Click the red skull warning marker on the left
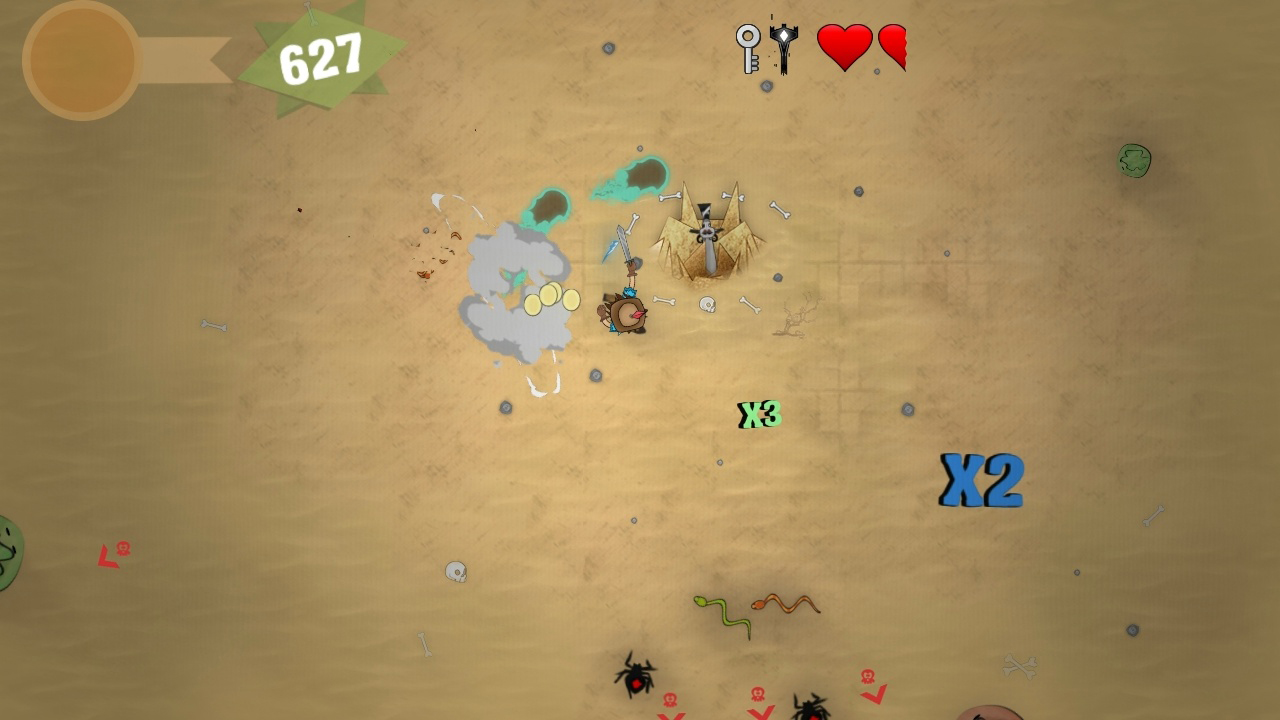 (x=122, y=549)
